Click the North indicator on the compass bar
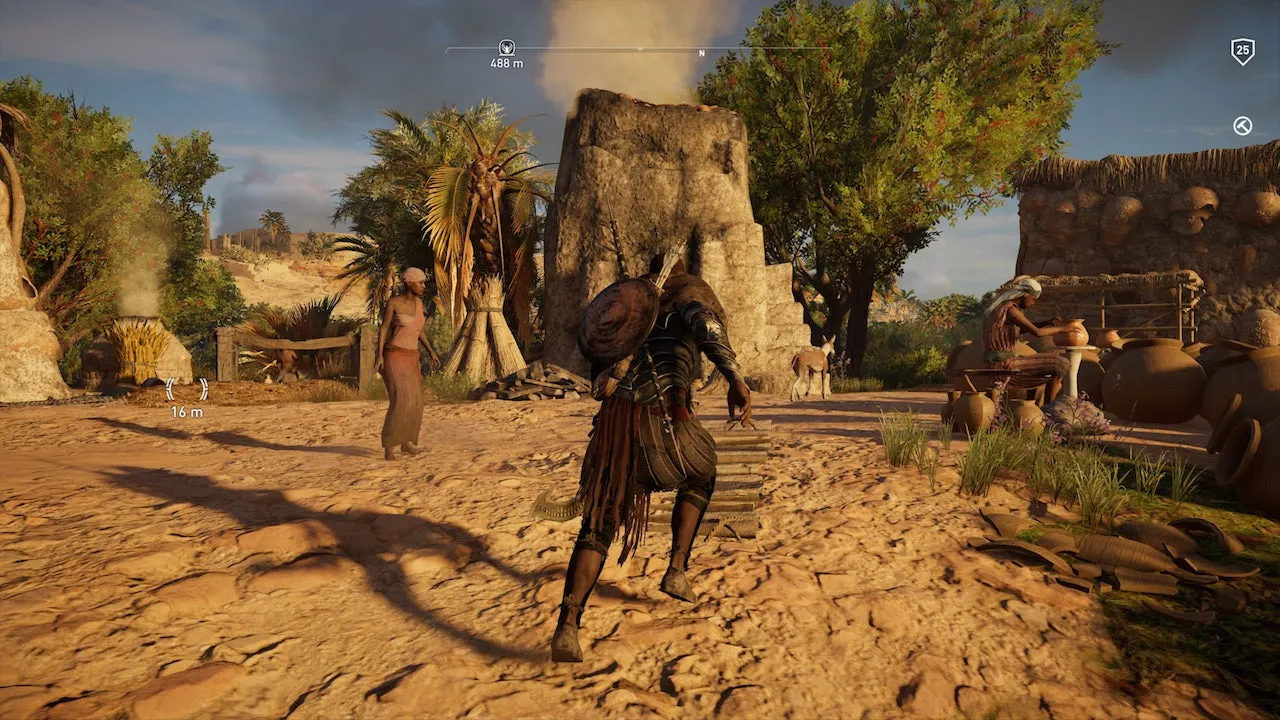 point(701,53)
